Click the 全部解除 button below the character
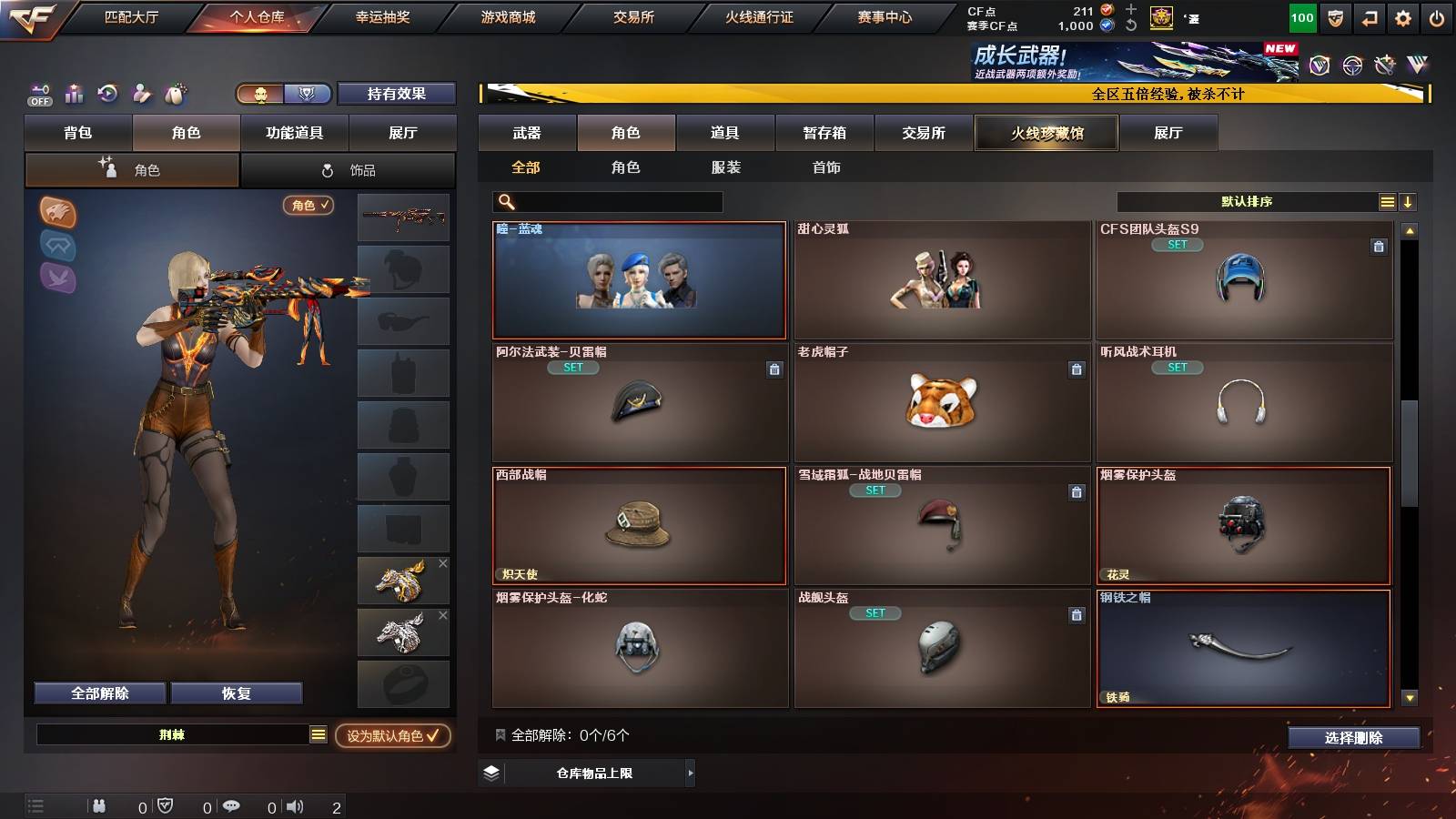Viewport: 1456px width, 819px height. [98, 693]
